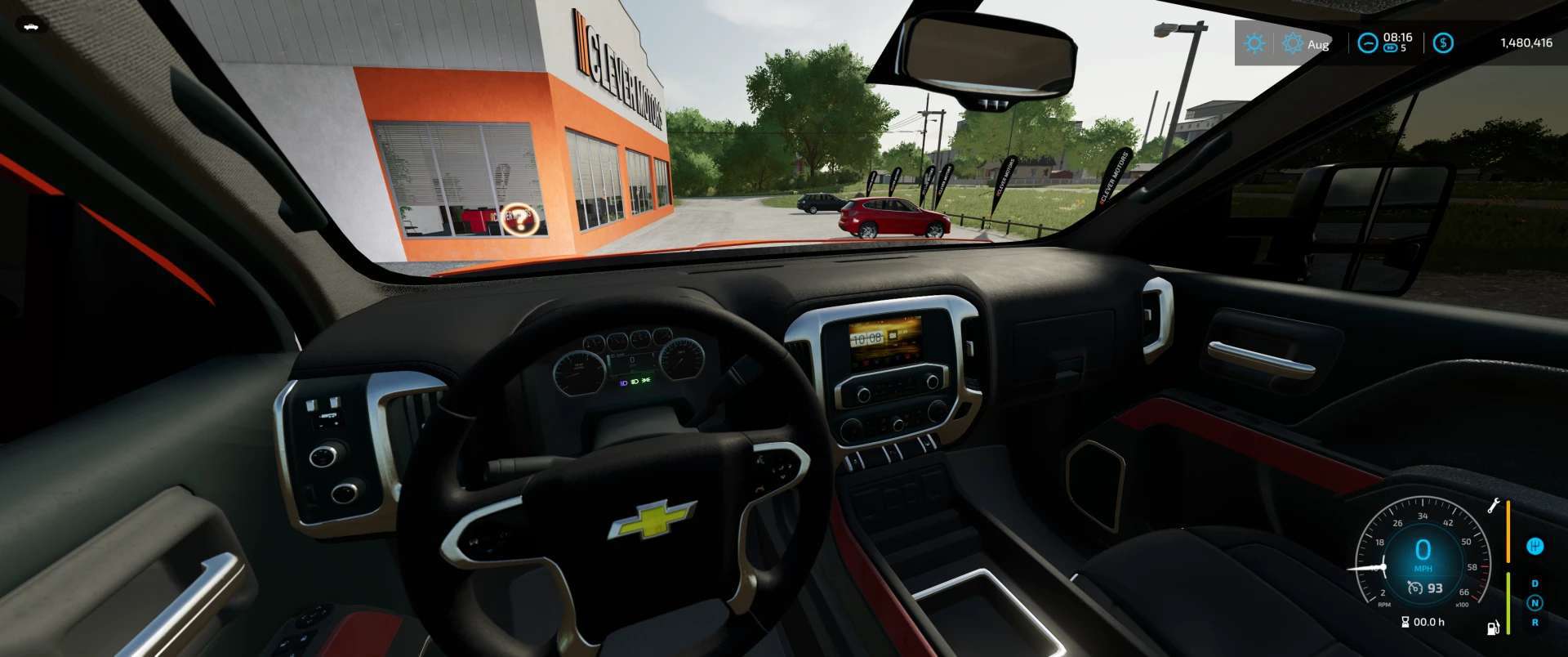The height and width of the screenshot is (657, 1568).
Task: Open finances via the dollar coin icon
Action: point(1444,43)
